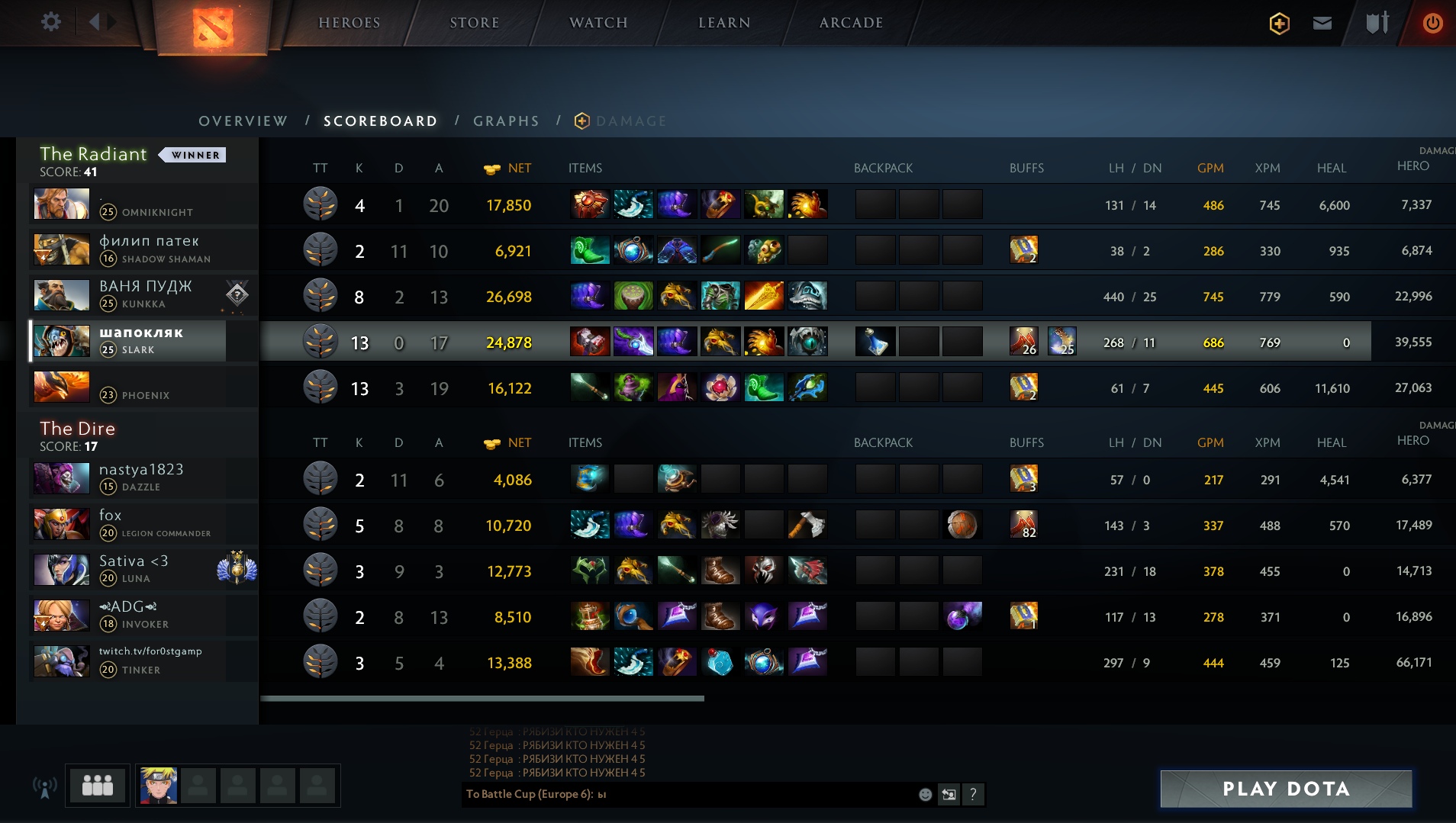Go to the Dota 2 home logo
1456x823 pixels.
pyautogui.click(x=213, y=27)
